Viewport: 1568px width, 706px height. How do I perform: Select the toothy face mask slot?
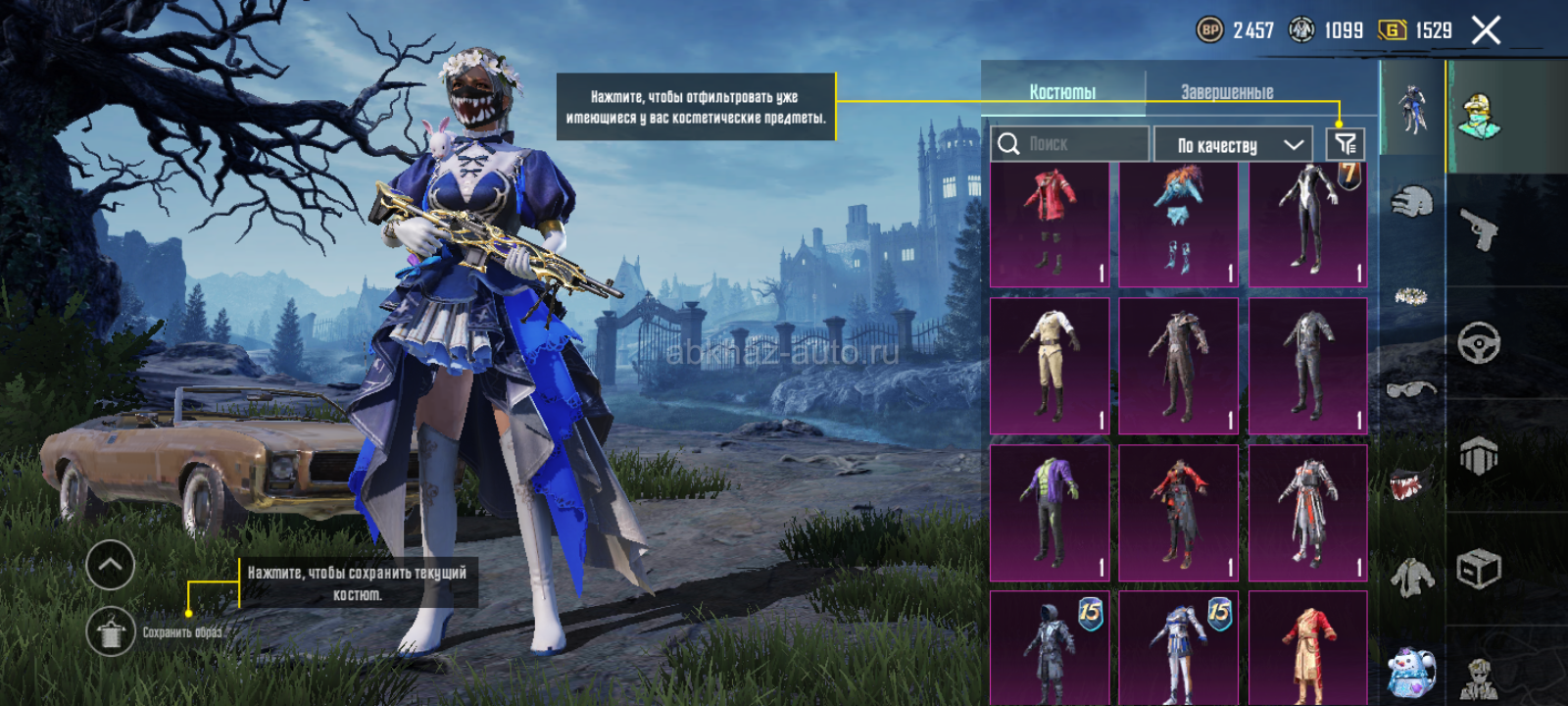[x=1411, y=482]
